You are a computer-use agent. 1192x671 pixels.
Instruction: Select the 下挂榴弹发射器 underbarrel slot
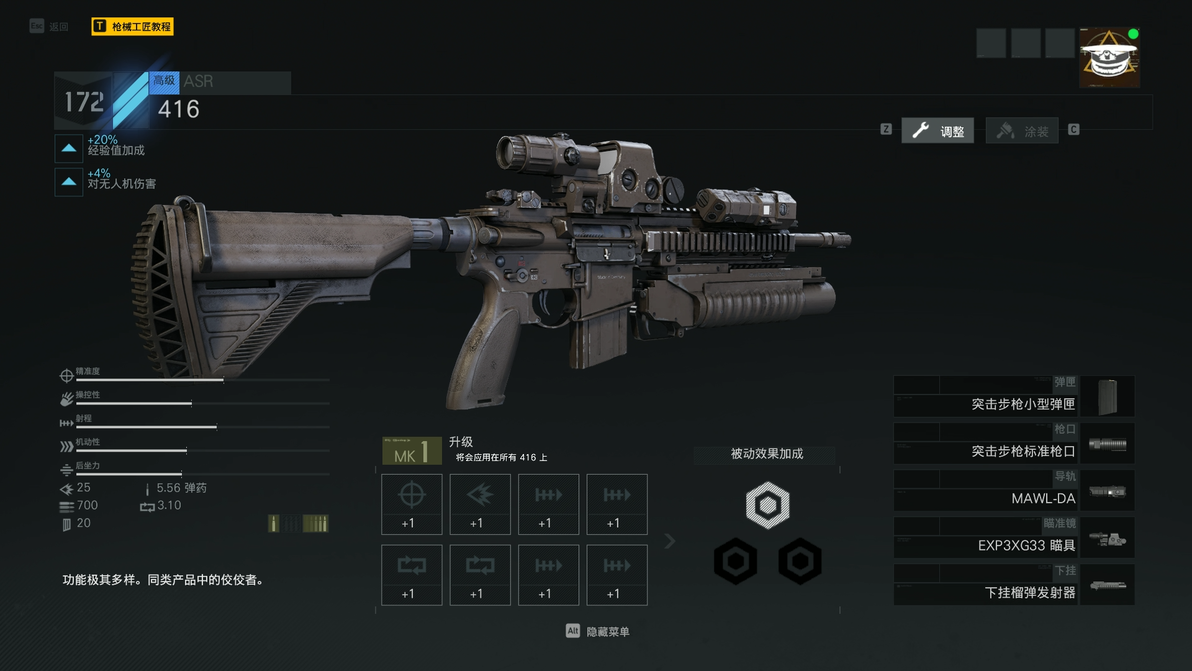1013,586
